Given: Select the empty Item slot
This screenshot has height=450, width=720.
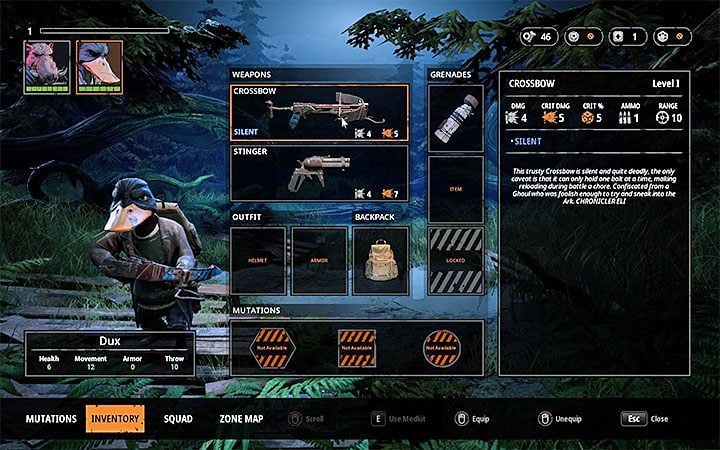Looking at the screenshot, I should coord(455,189).
